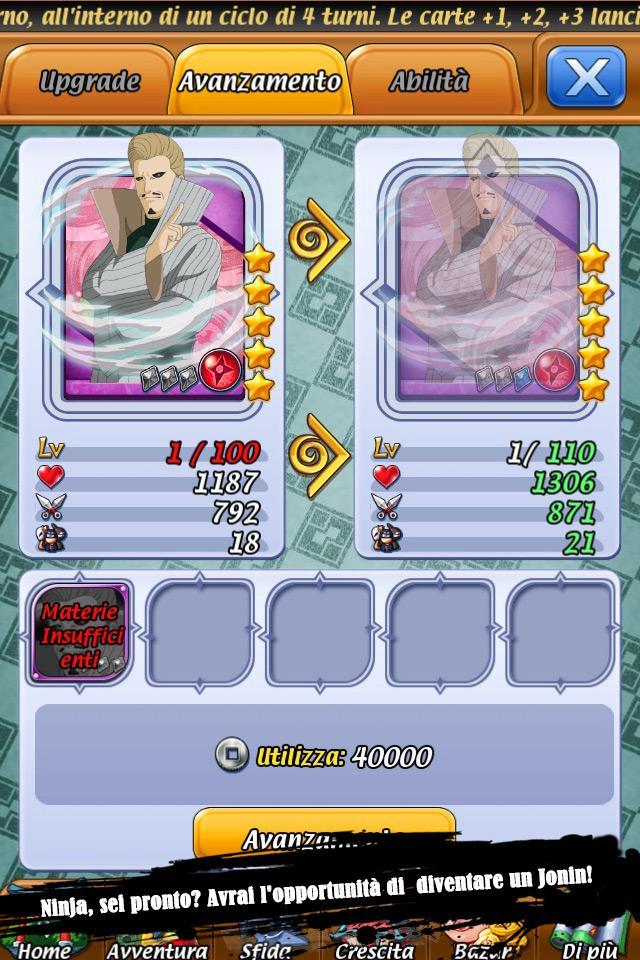Viewport: 640px width, 960px height.
Task: Open the Abilità tab
Action: point(429,81)
